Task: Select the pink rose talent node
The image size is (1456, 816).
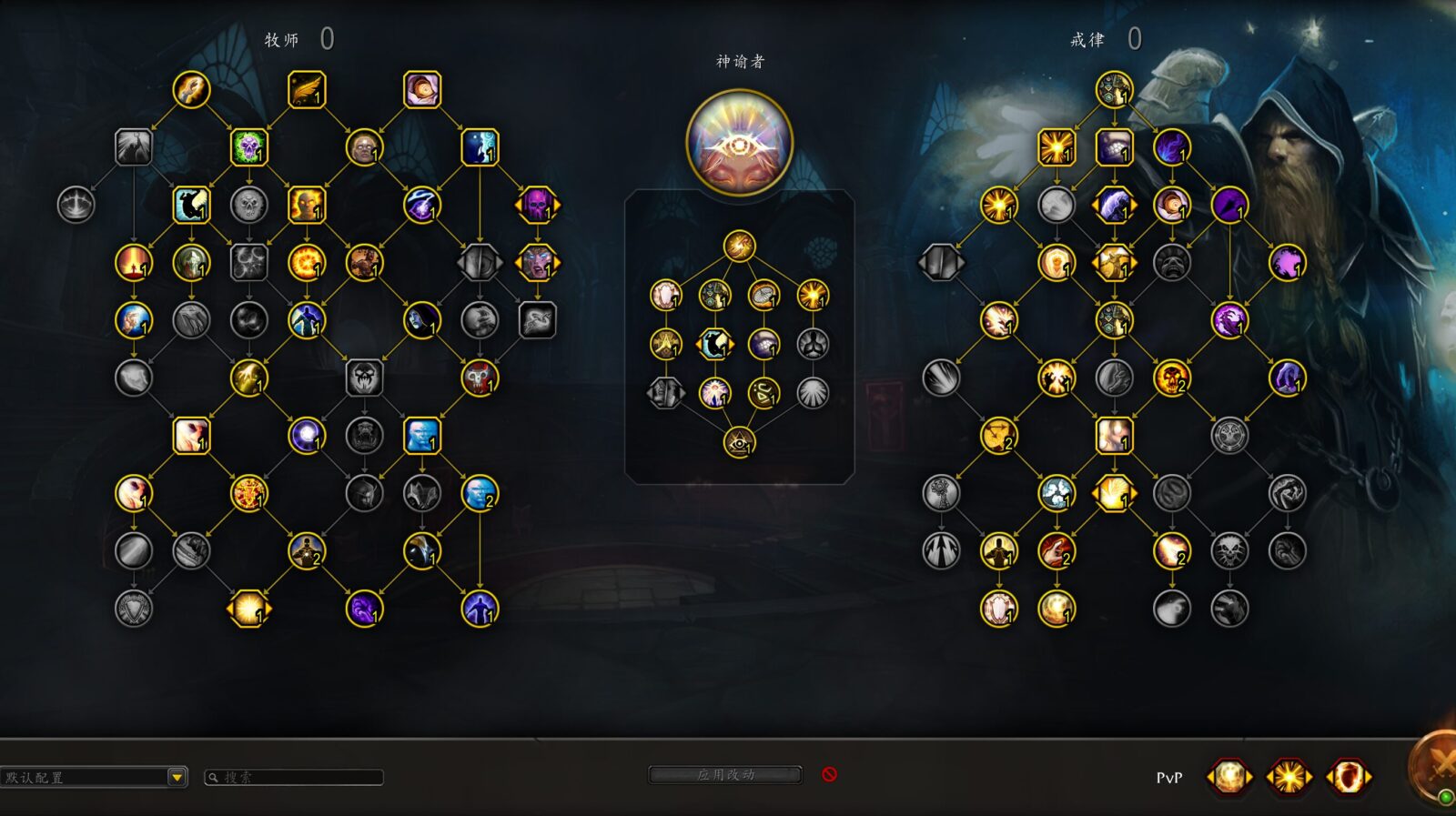Action: click(422, 90)
